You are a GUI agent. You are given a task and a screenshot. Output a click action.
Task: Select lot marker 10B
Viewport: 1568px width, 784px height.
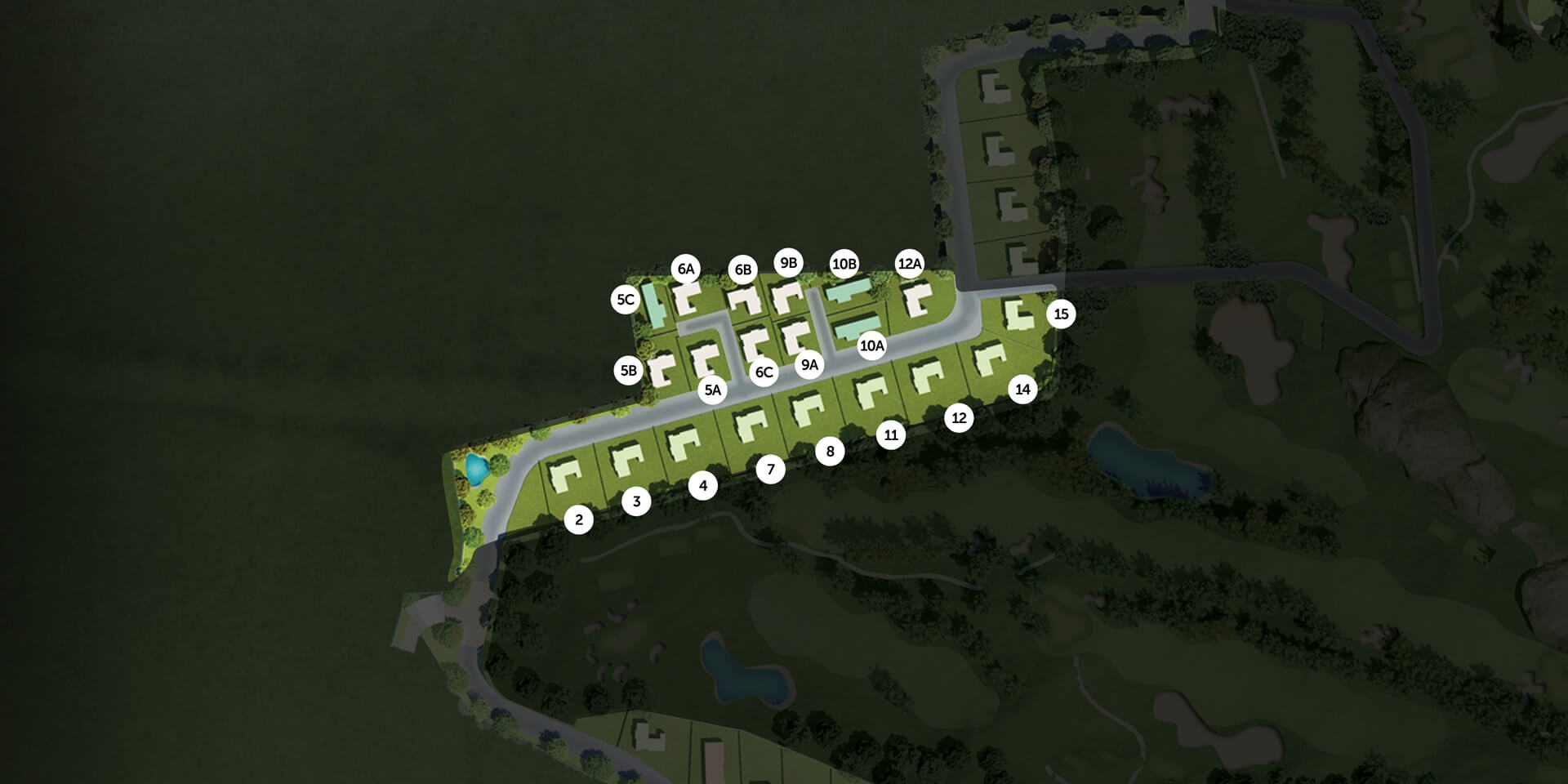point(844,264)
